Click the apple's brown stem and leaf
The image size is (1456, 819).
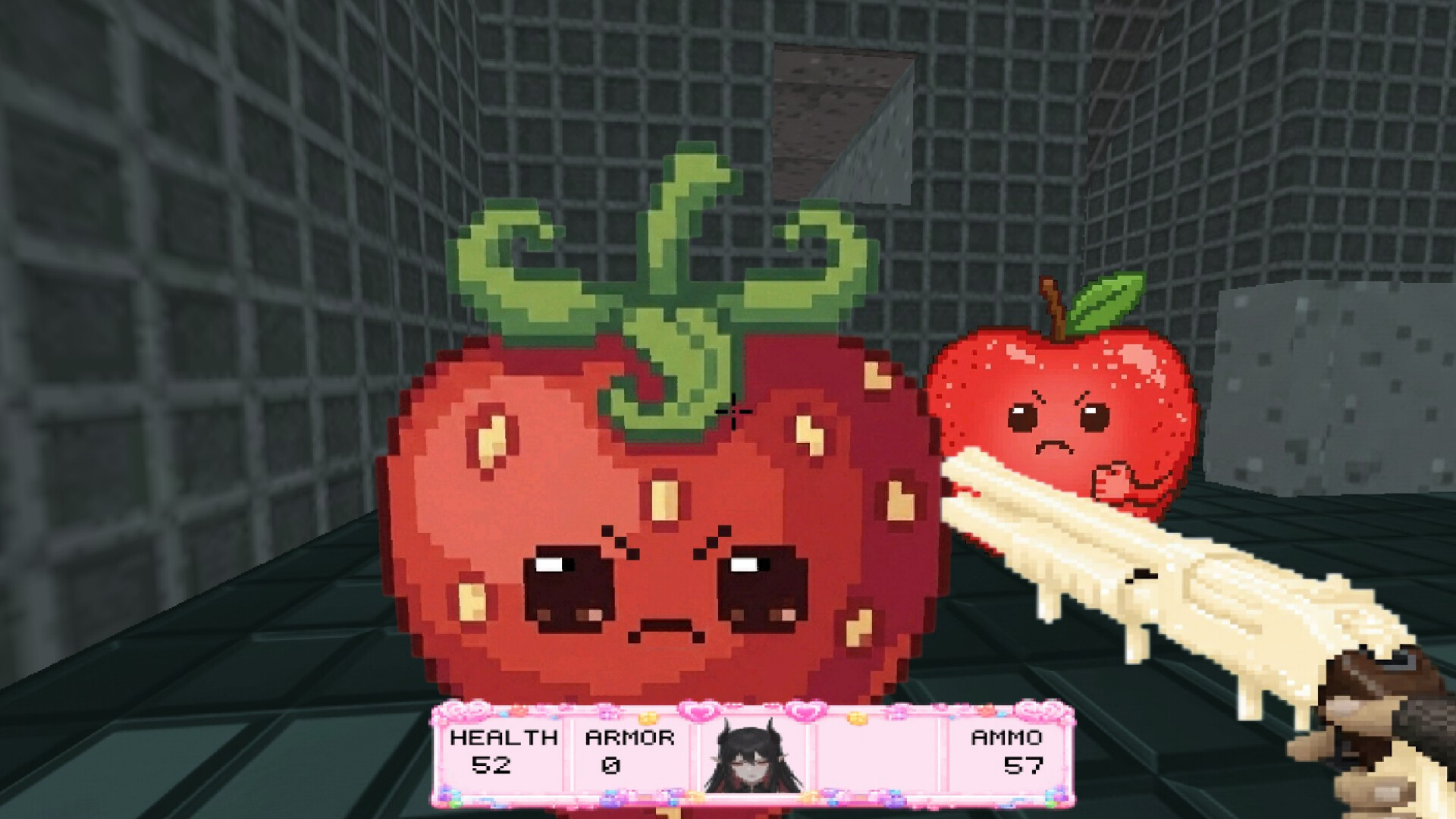[x=1077, y=303]
